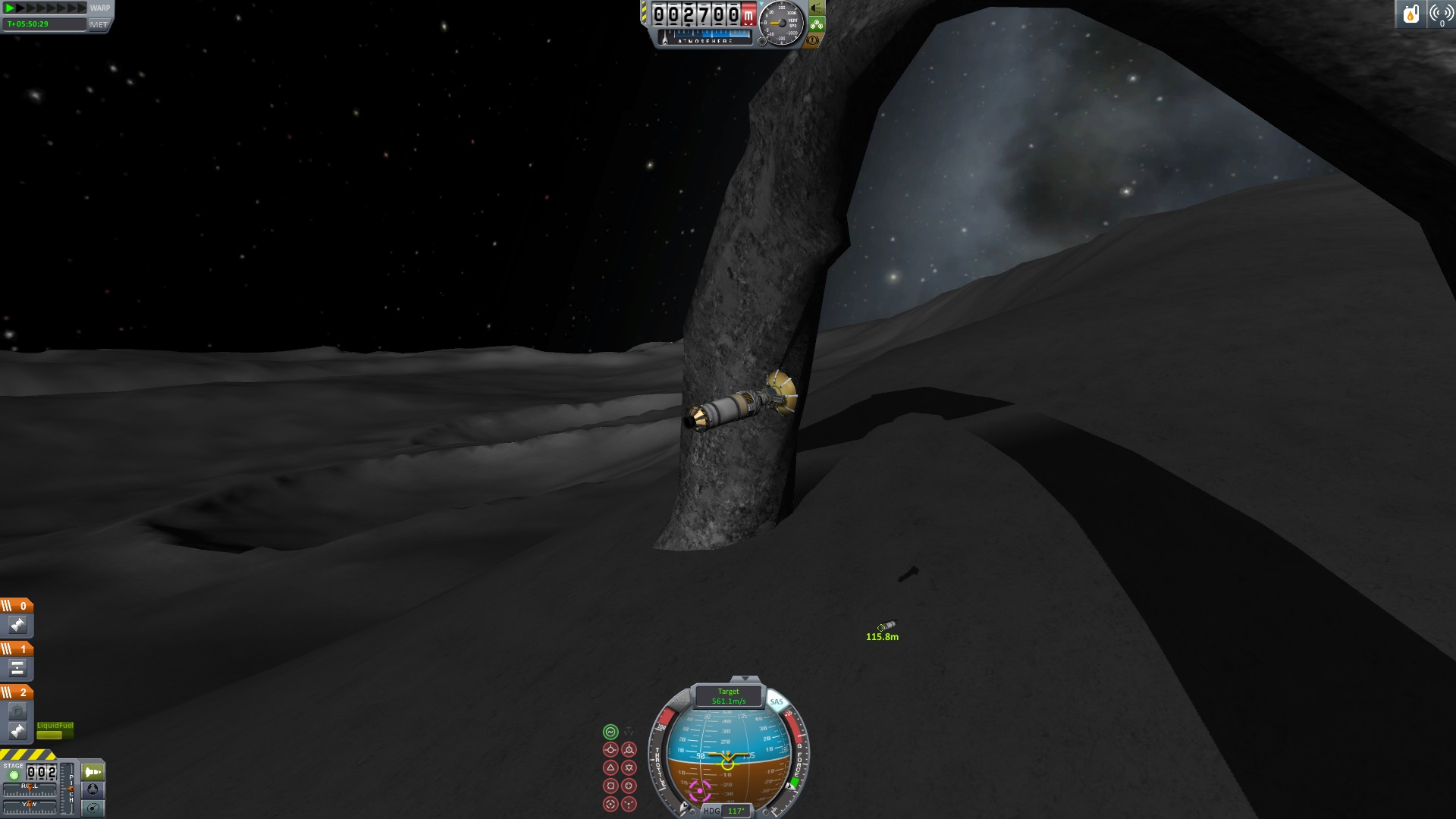Toggle the SAS button on the navball
This screenshot has height=819, width=1456.
coord(776,701)
